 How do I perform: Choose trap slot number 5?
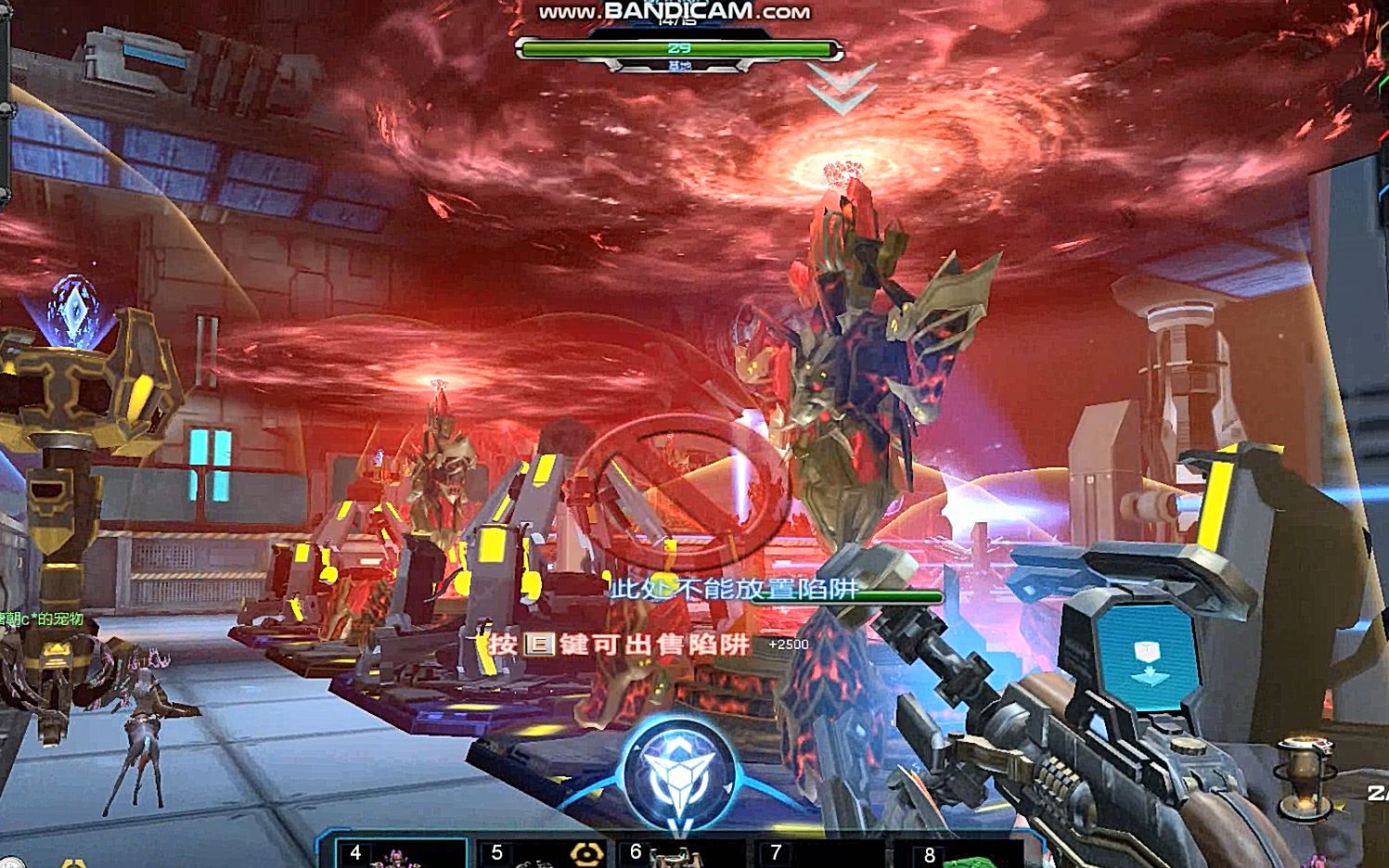(543, 853)
